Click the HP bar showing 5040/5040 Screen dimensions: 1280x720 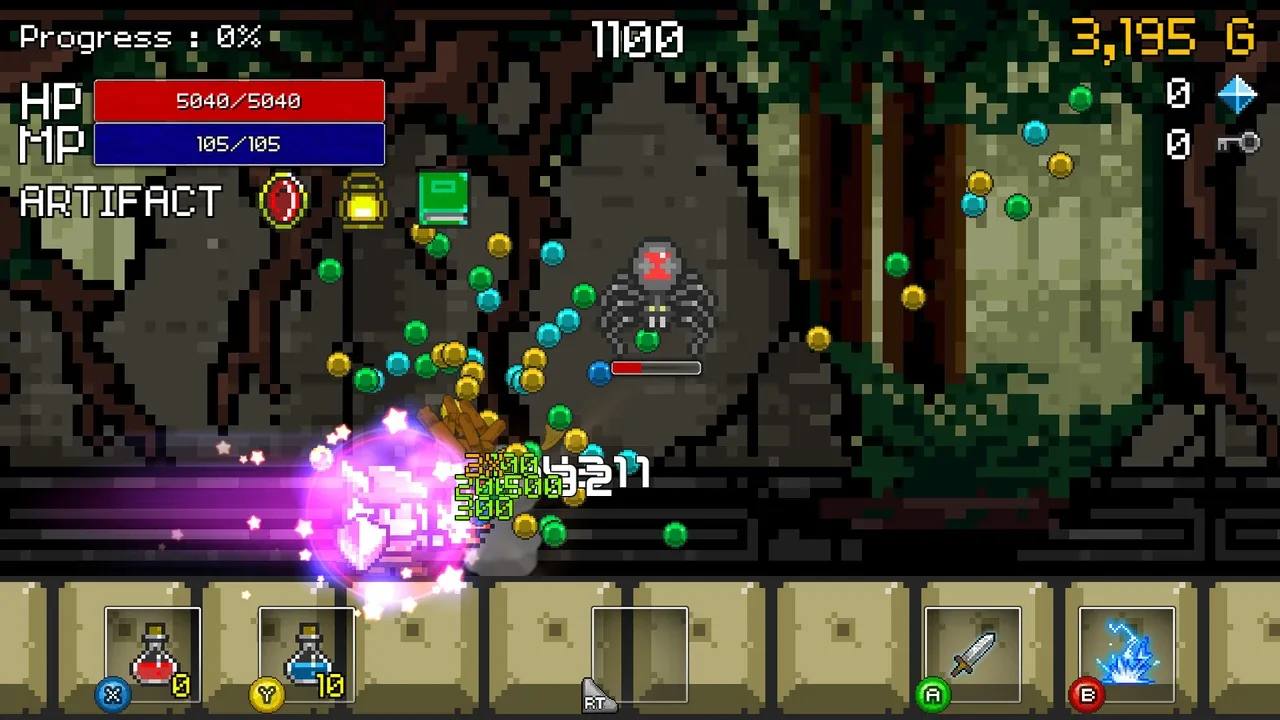240,100
